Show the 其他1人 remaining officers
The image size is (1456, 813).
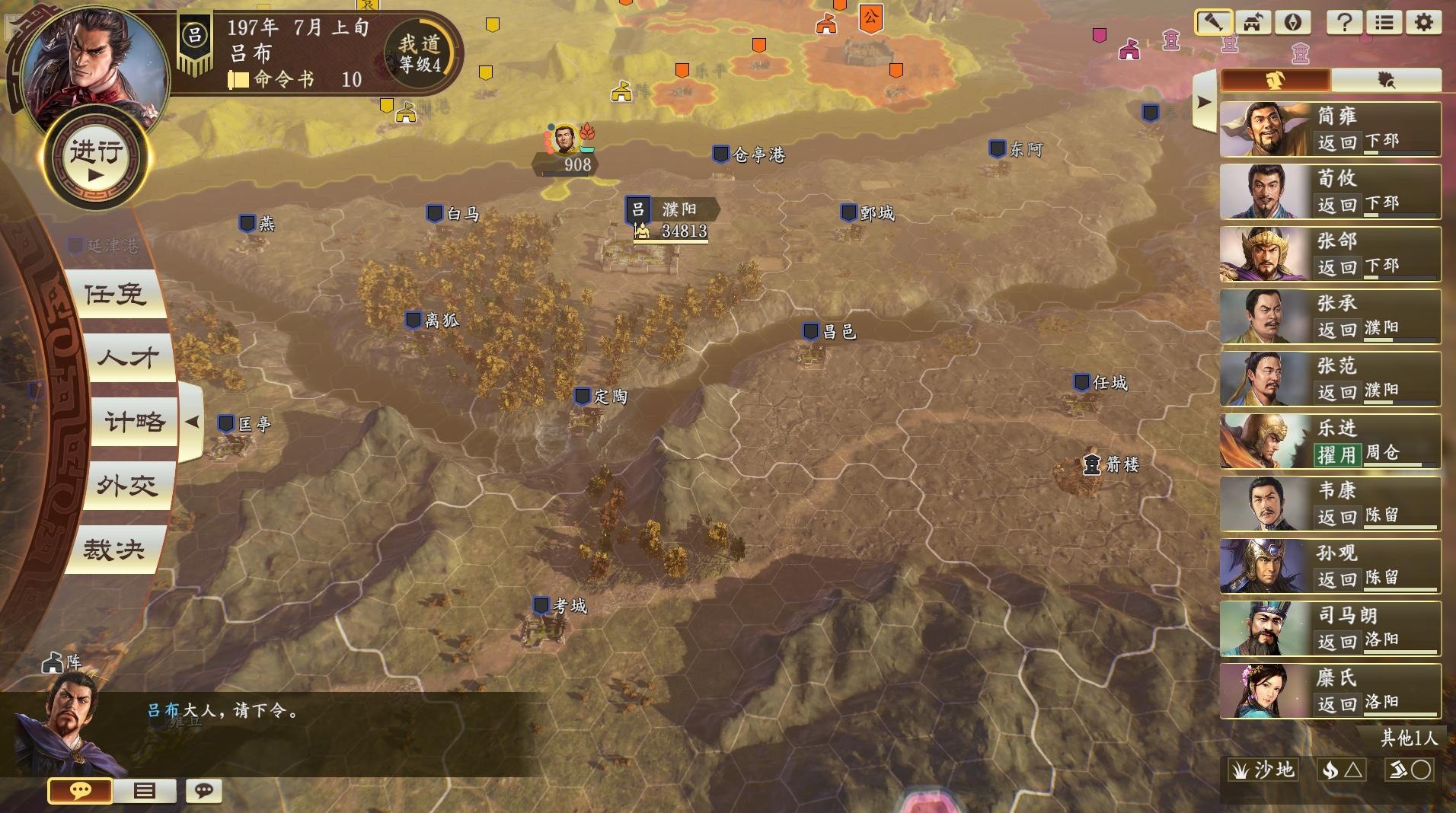[1409, 738]
